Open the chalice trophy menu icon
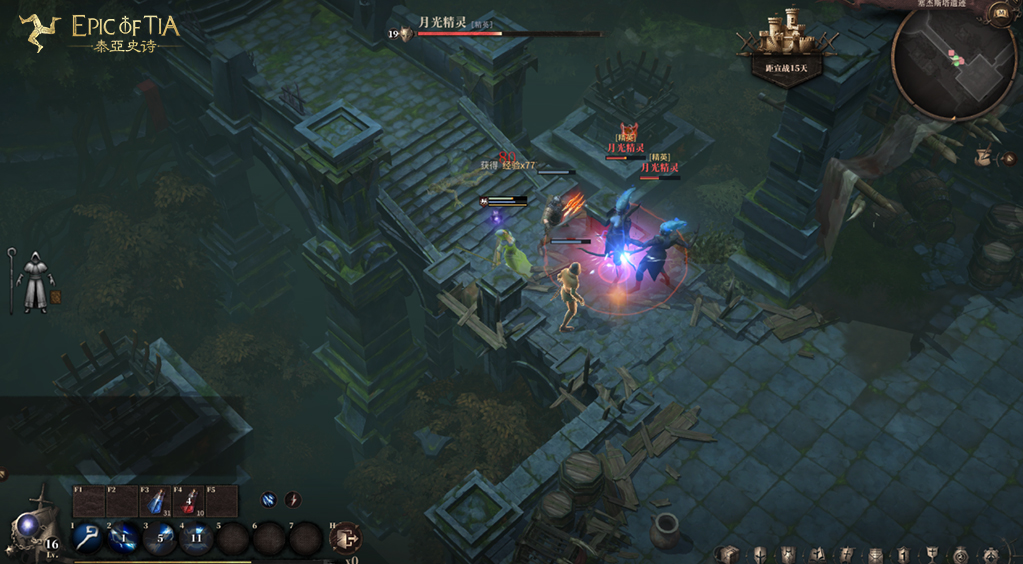1023x564 pixels. click(932, 554)
